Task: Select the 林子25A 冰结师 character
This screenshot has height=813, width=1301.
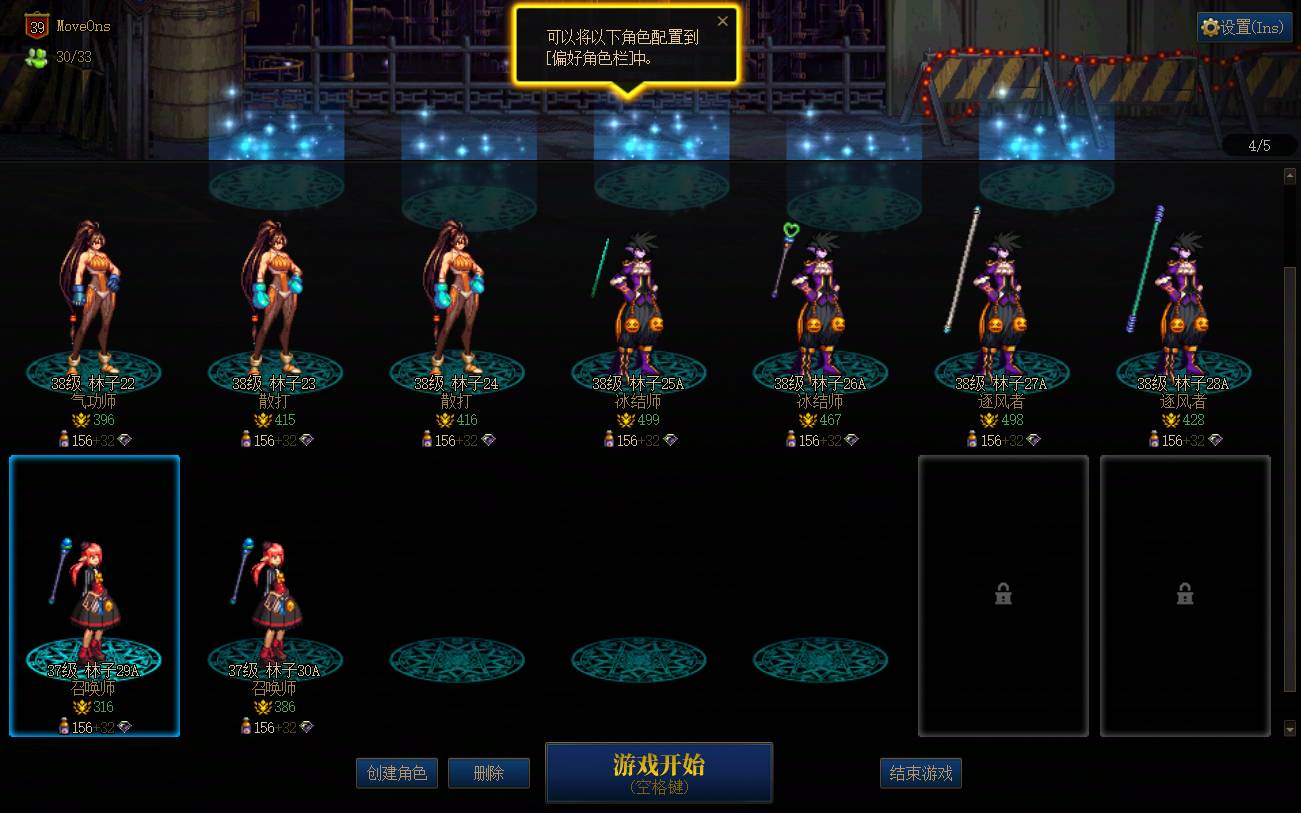Action: [x=639, y=300]
